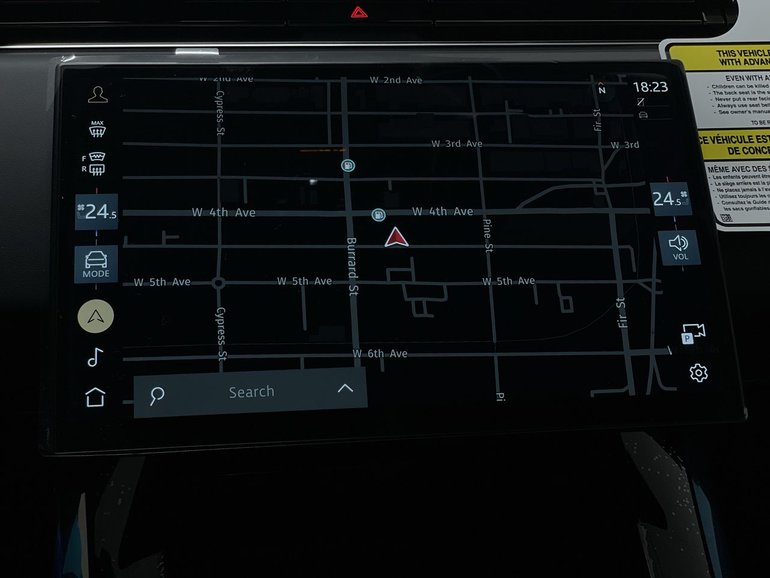Select the passenger-side 24.5 temperature control
This screenshot has width=770, height=578.
(x=666, y=199)
